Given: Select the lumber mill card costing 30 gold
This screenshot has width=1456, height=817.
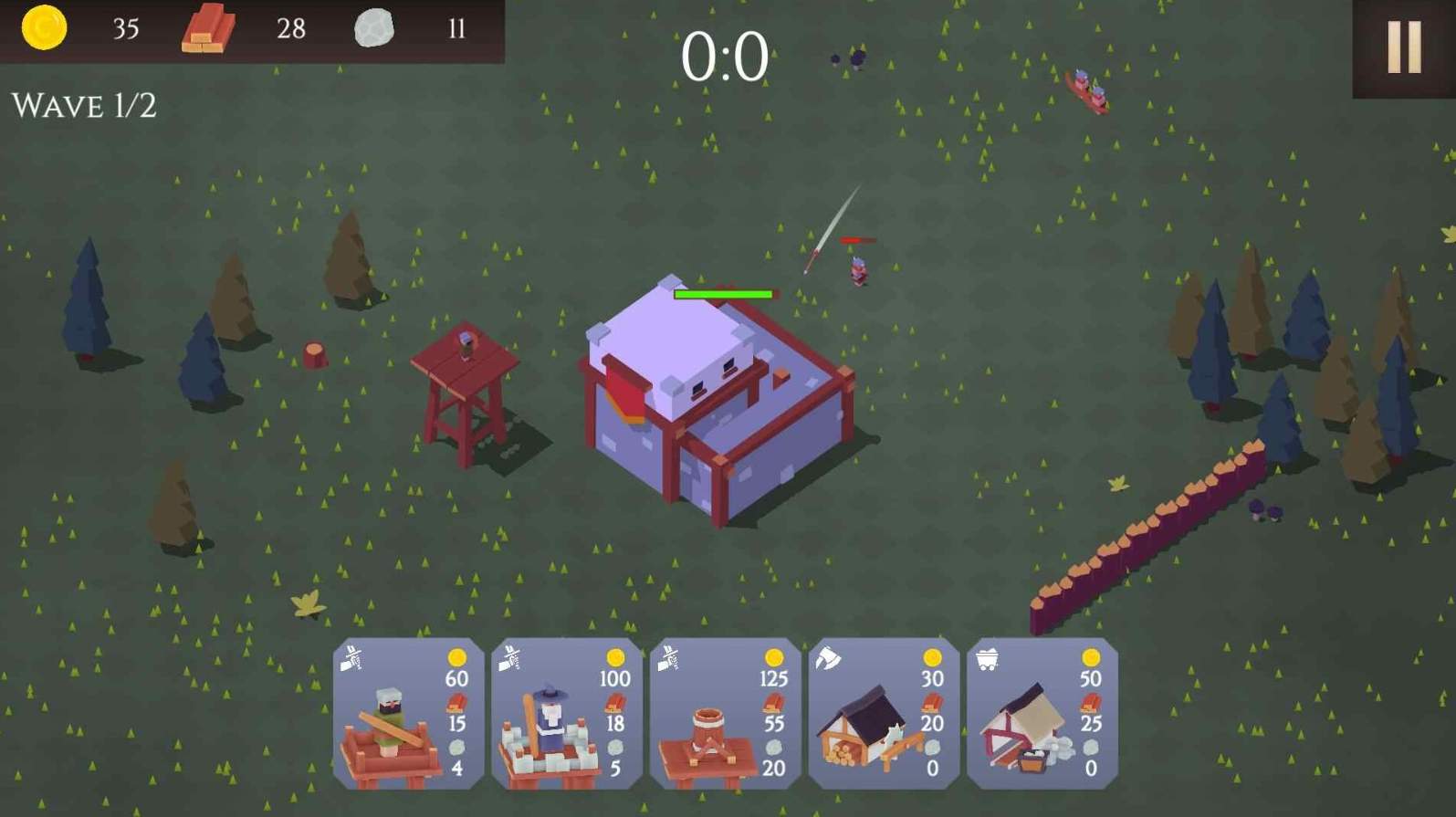Looking at the screenshot, I should click(883, 714).
